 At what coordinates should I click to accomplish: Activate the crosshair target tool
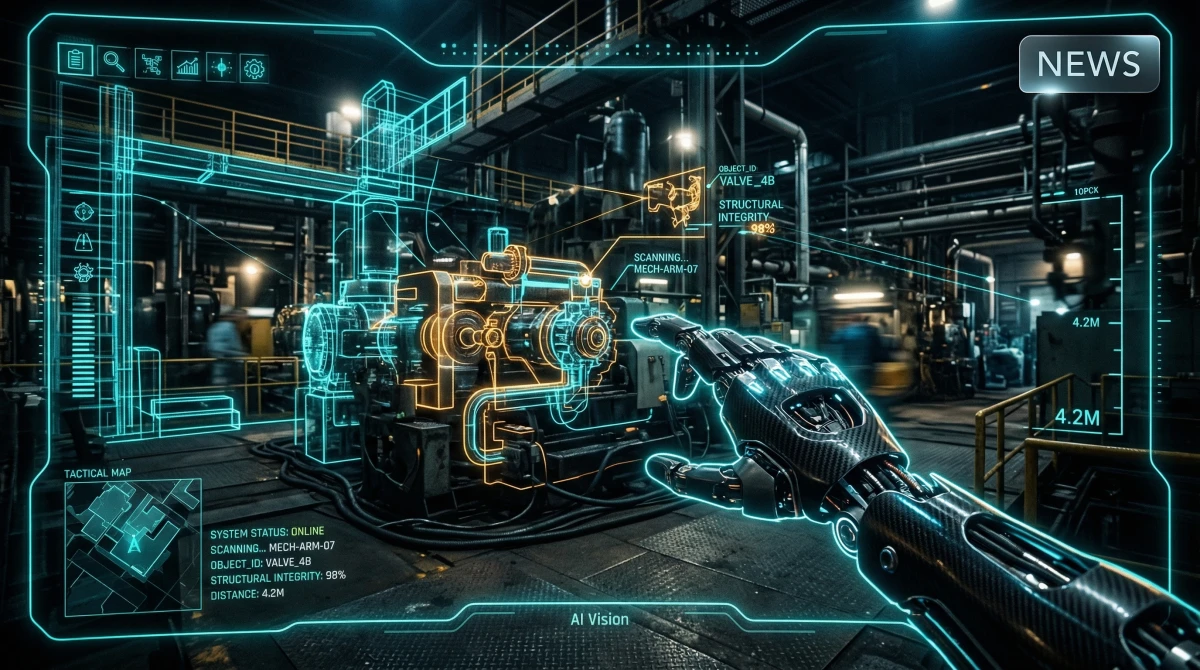pos(220,67)
